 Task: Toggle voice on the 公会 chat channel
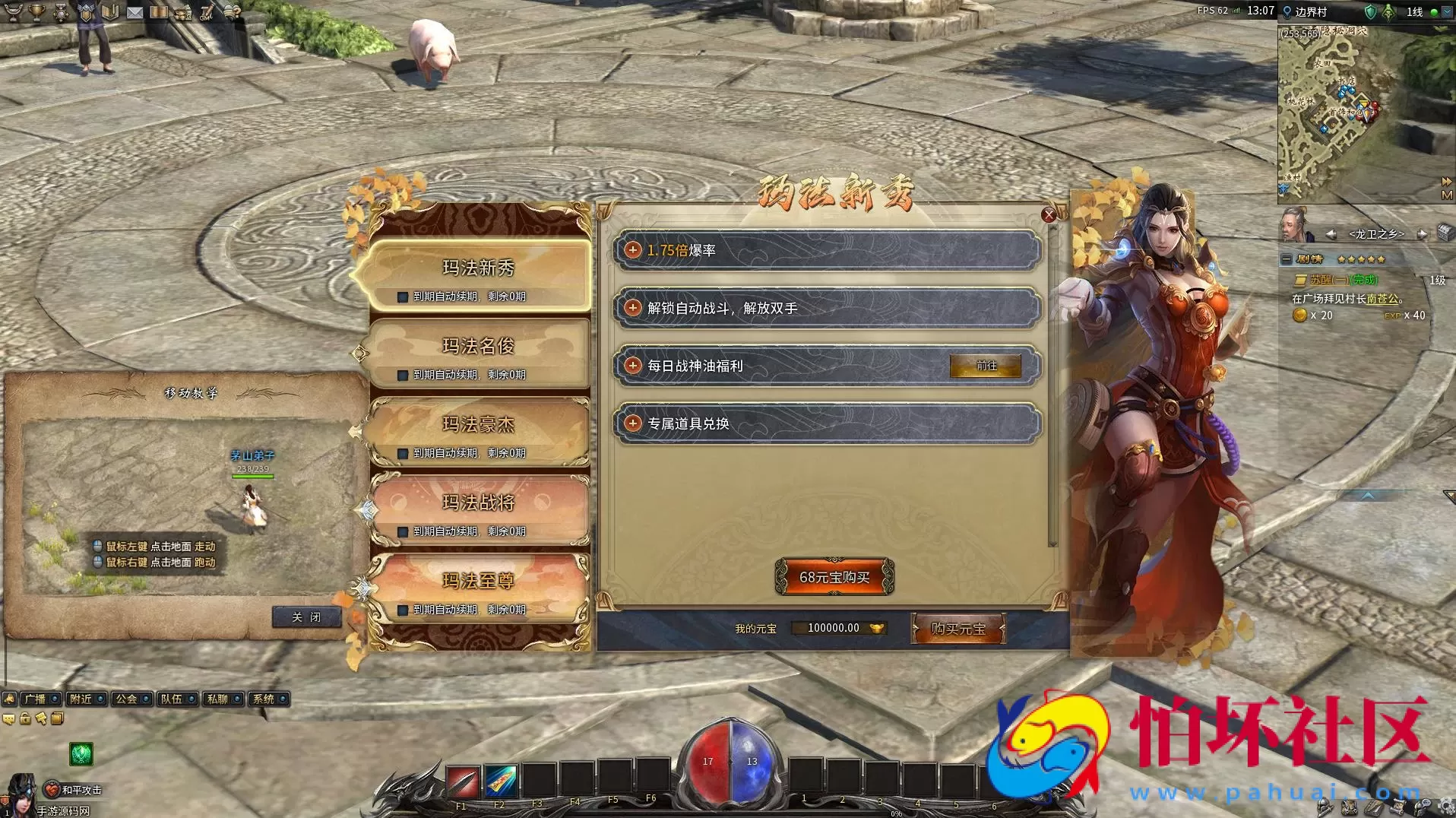145,699
